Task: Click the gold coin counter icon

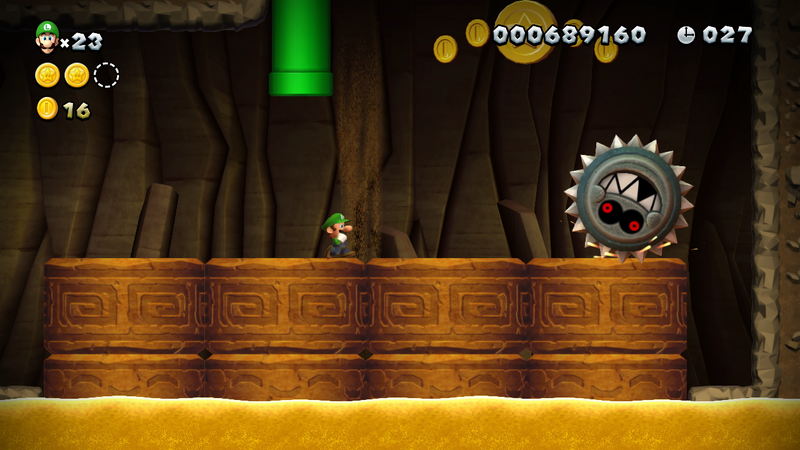Action: [47, 109]
